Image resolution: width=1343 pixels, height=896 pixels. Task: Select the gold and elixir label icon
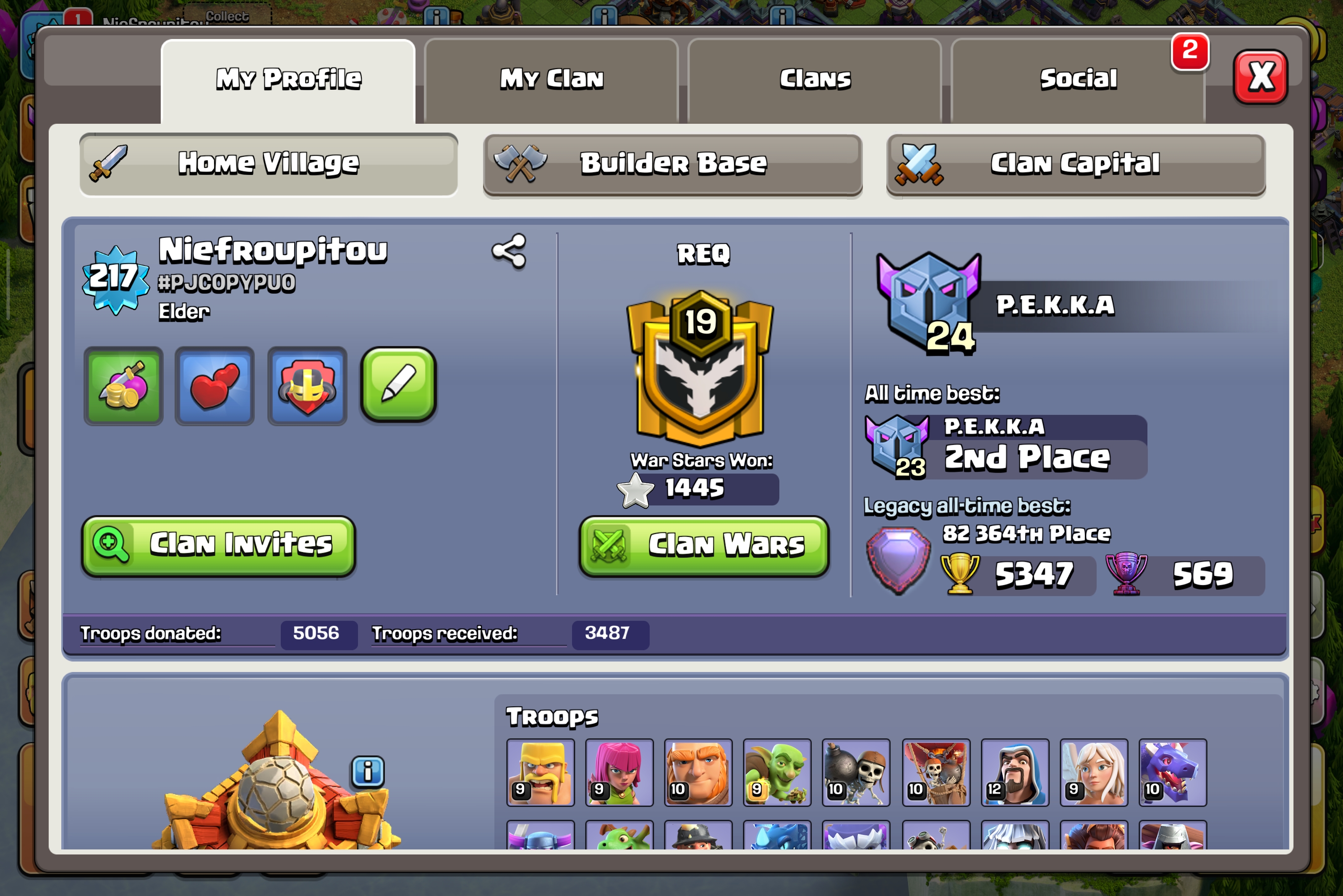[x=123, y=386]
